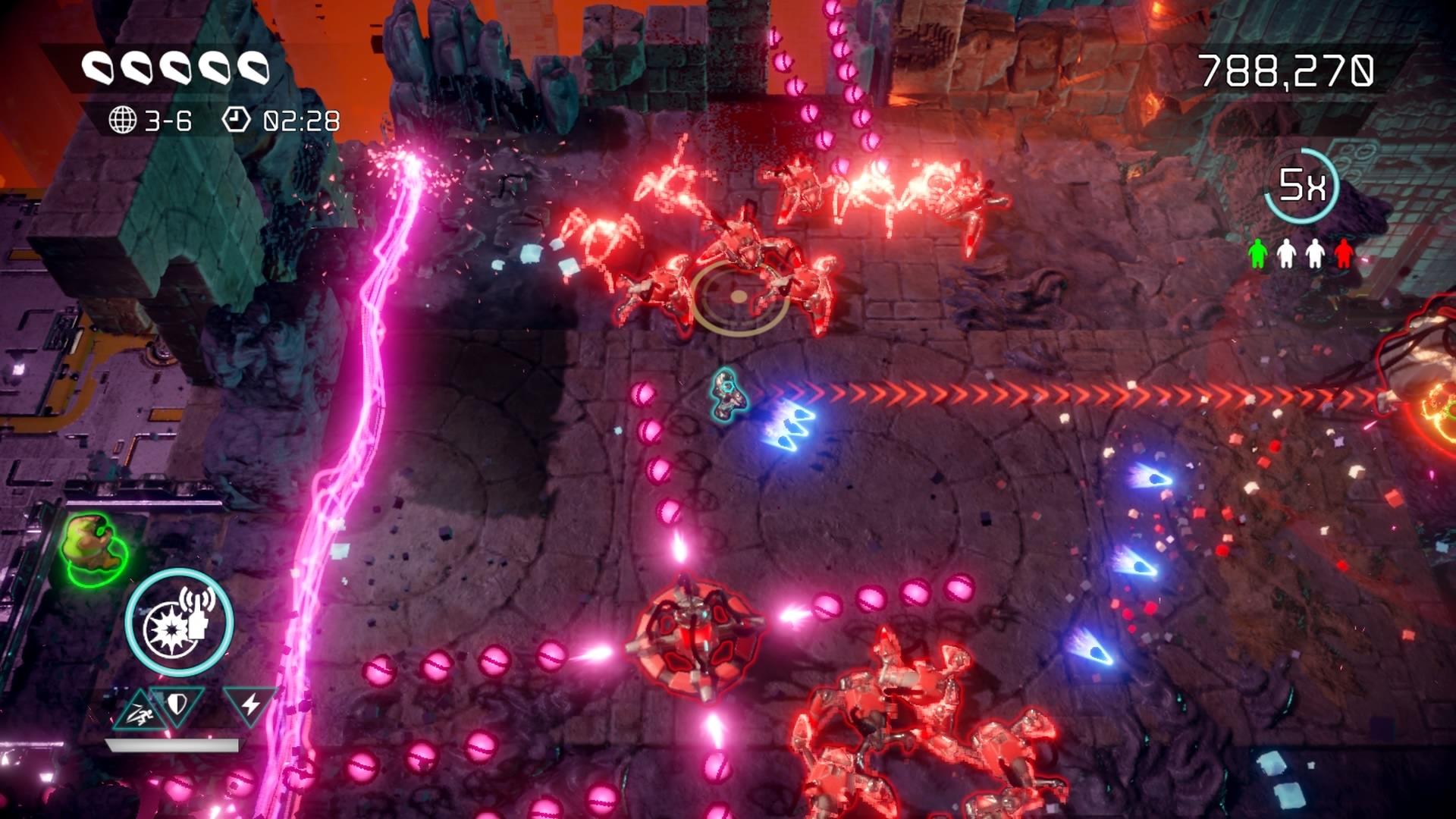
Task: Select the globe icon beside level 3-6
Action: [x=124, y=118]
